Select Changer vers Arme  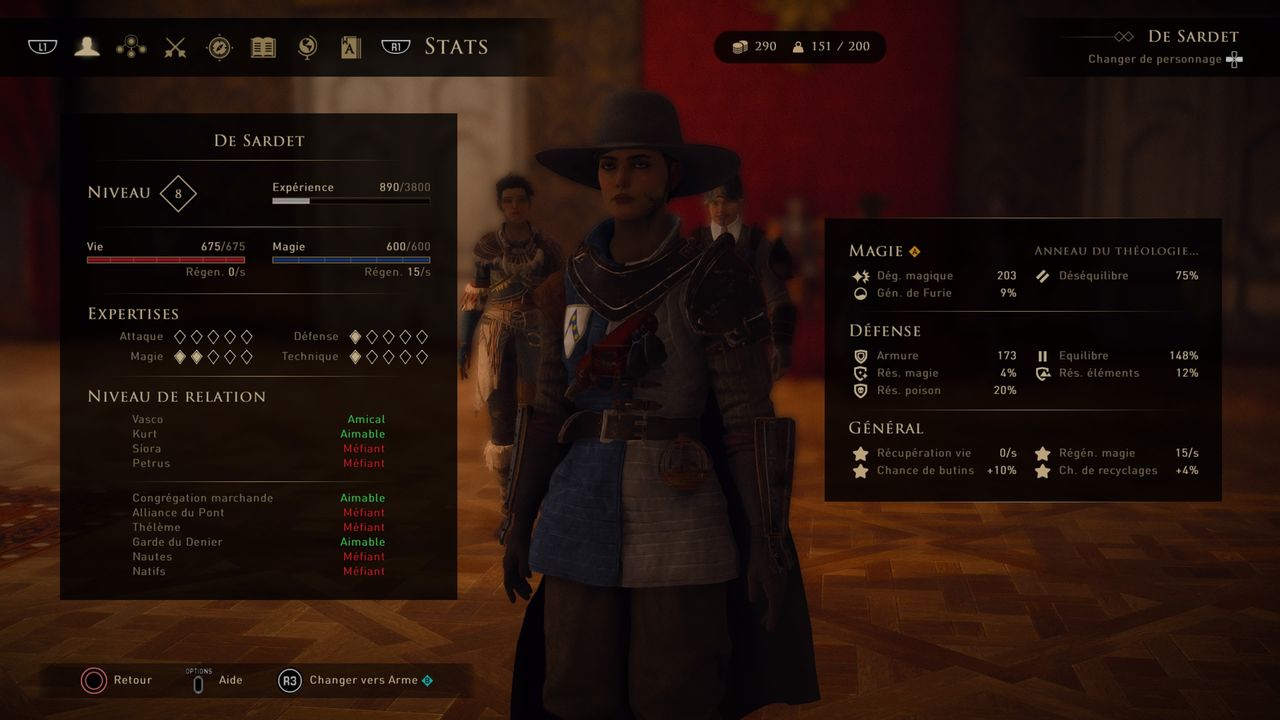(357, 680)
